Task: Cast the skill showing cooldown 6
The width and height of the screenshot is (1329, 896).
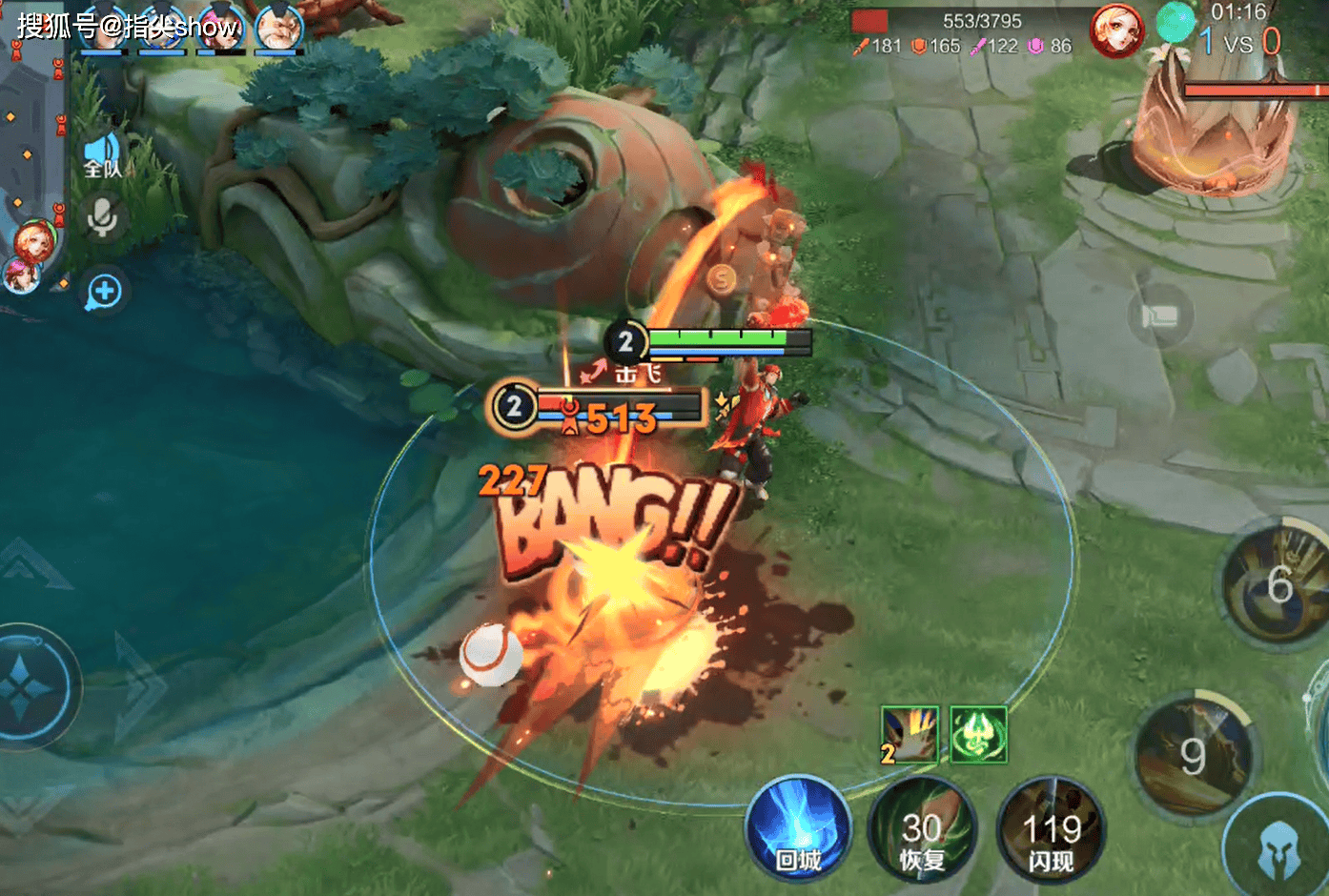Action: (1278, 584)
